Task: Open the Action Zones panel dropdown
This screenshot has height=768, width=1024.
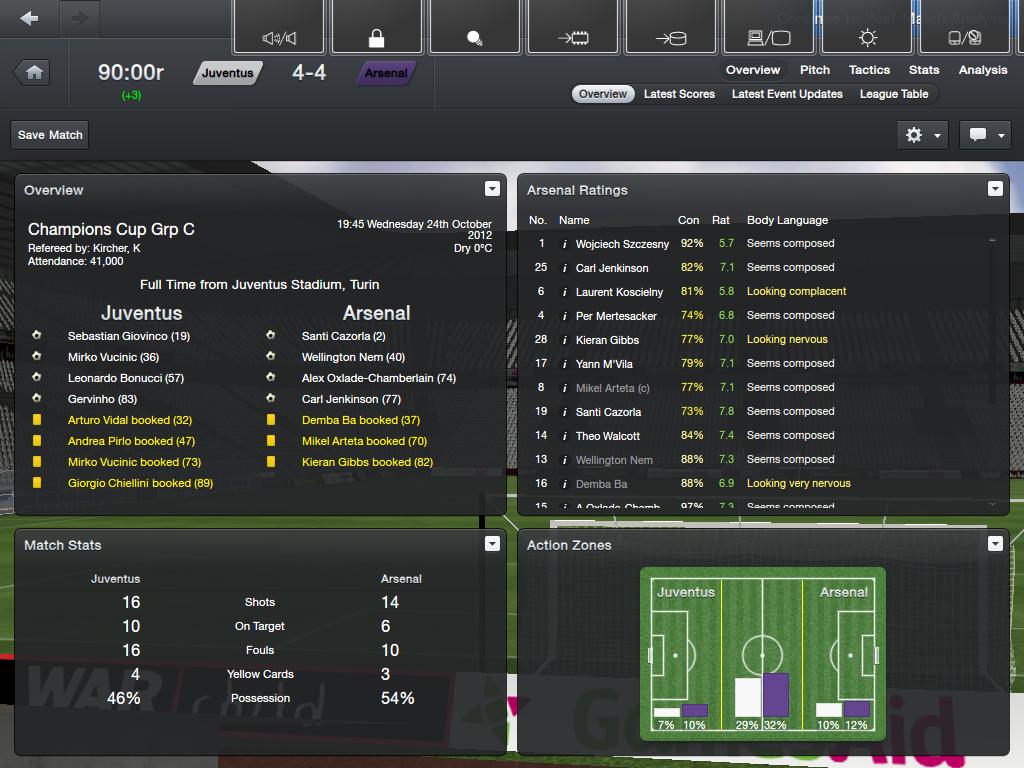Action: [x=995, y=544]
